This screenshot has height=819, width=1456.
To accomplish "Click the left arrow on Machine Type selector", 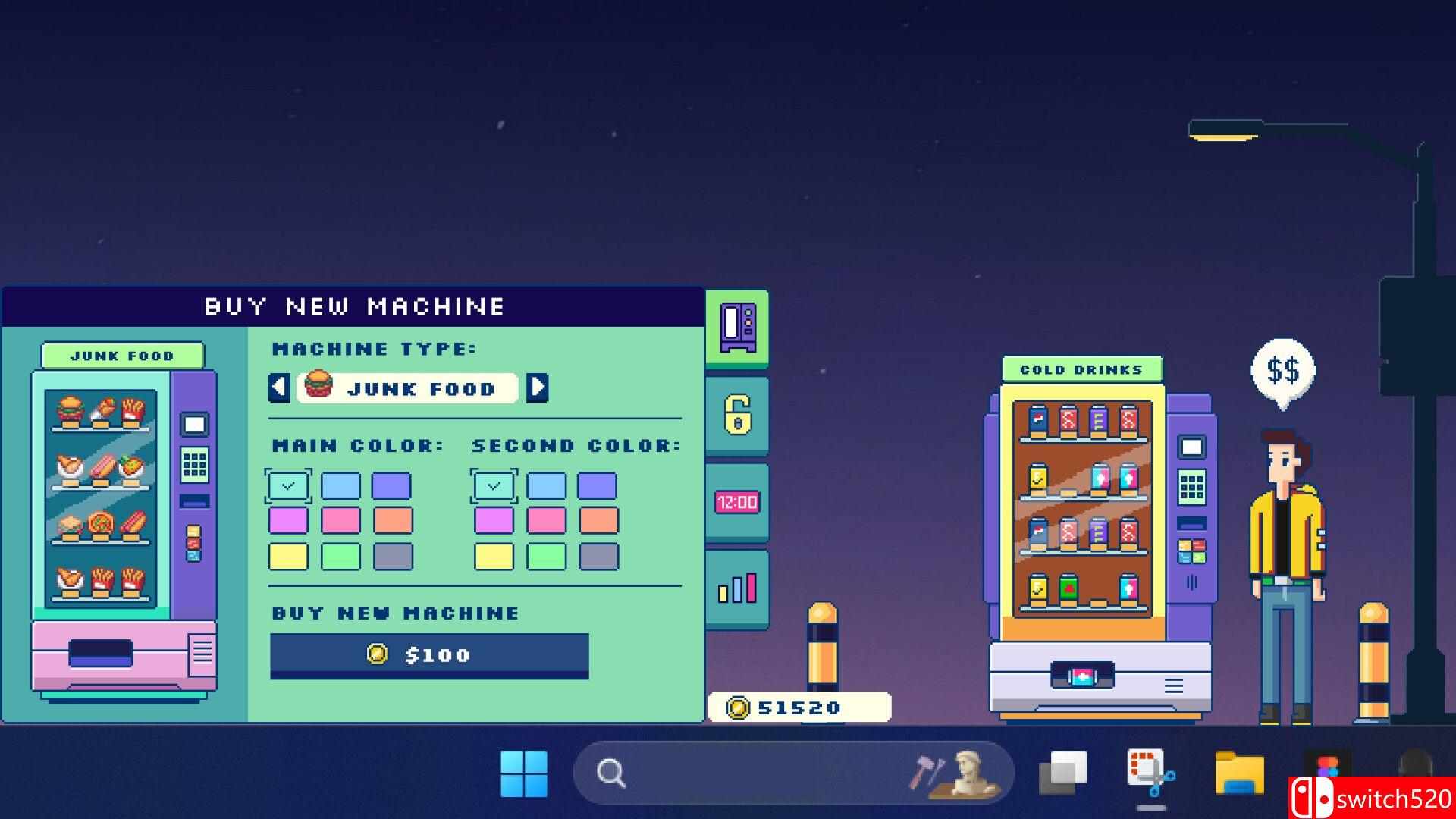I will (279, 388).
